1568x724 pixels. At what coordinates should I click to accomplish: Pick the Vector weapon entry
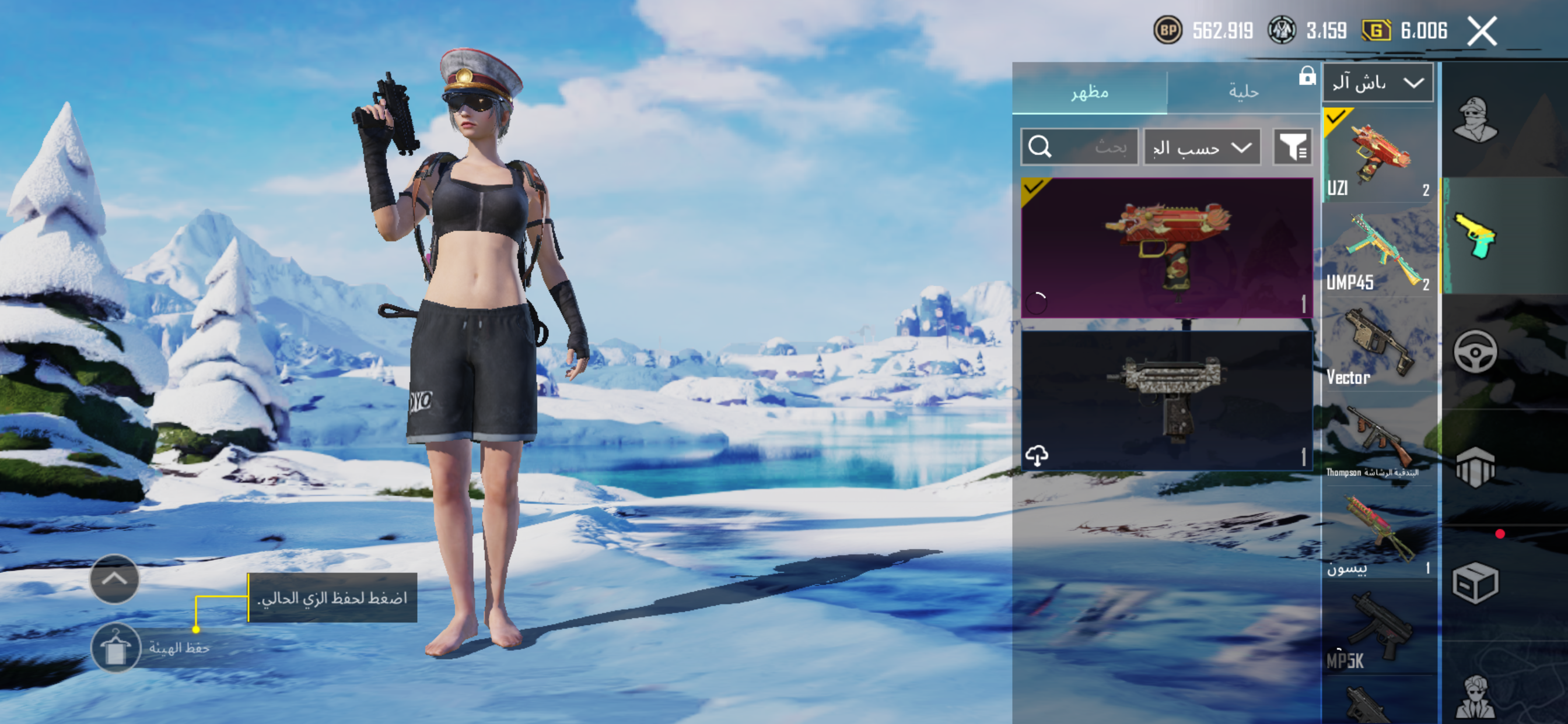(1378, 346)
